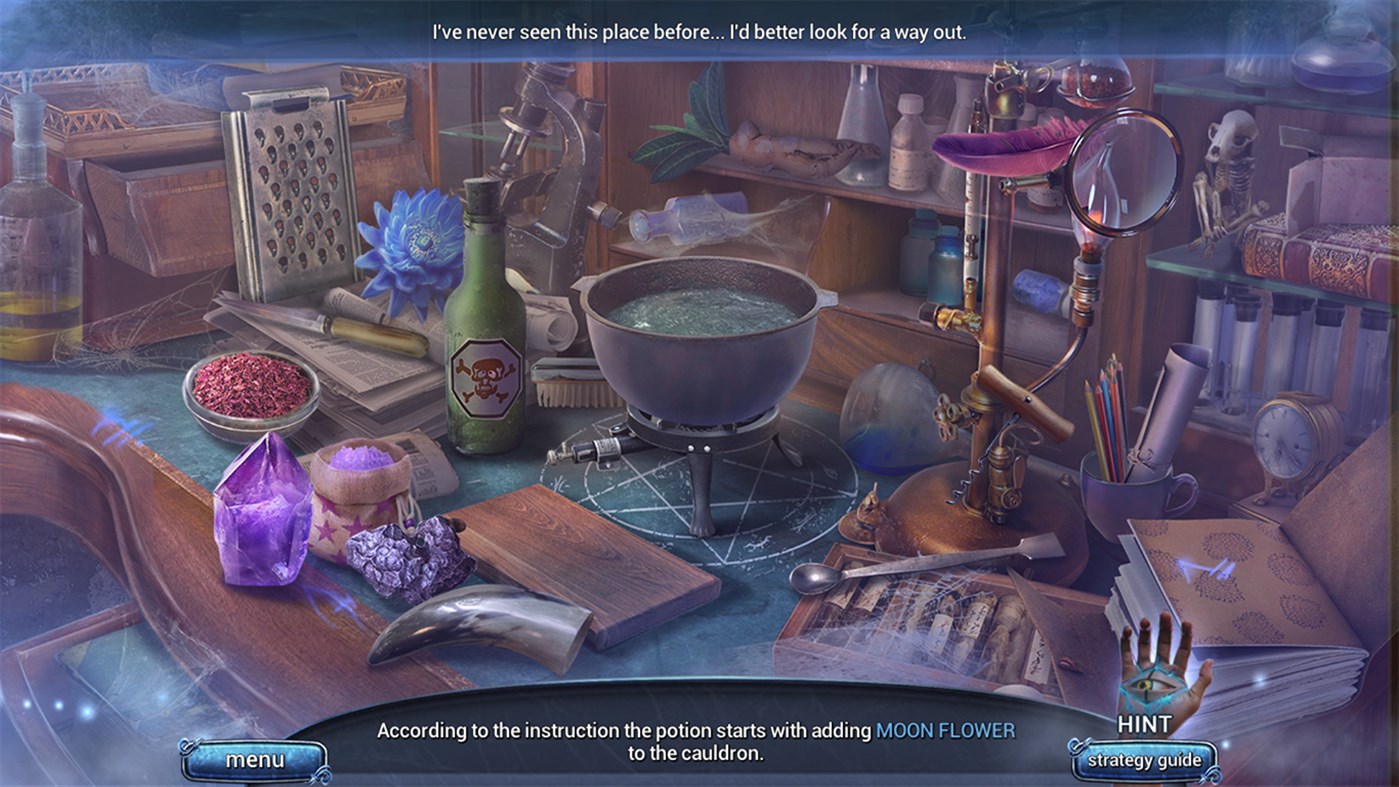Click the highlighted MOON FLOWER text
The height and width of the screenshot is (787, 1399).
coord(945,730)
